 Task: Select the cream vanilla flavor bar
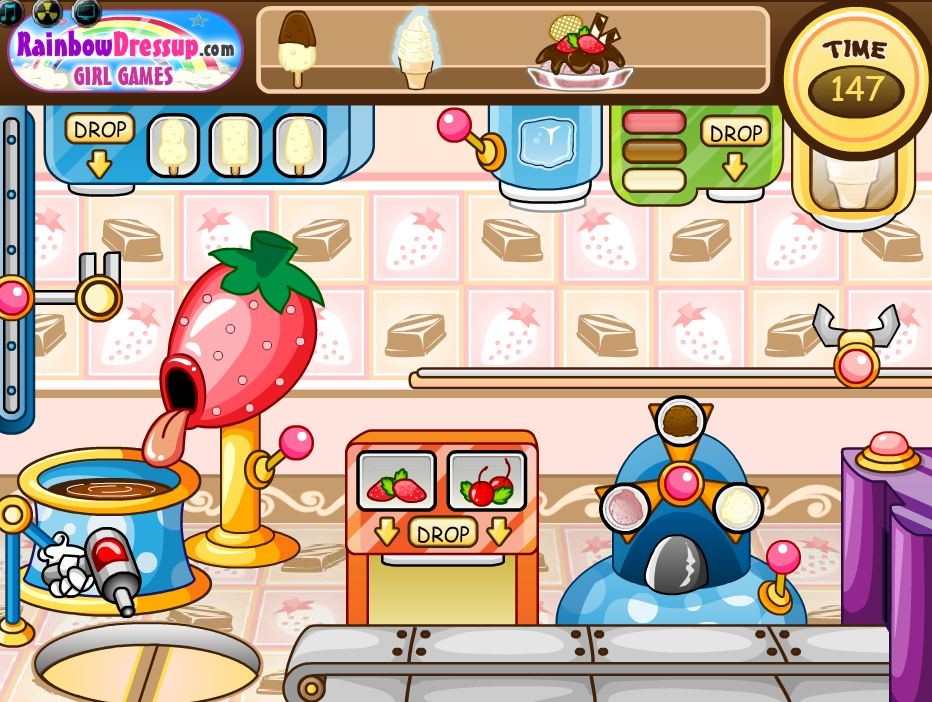point(654,180)
